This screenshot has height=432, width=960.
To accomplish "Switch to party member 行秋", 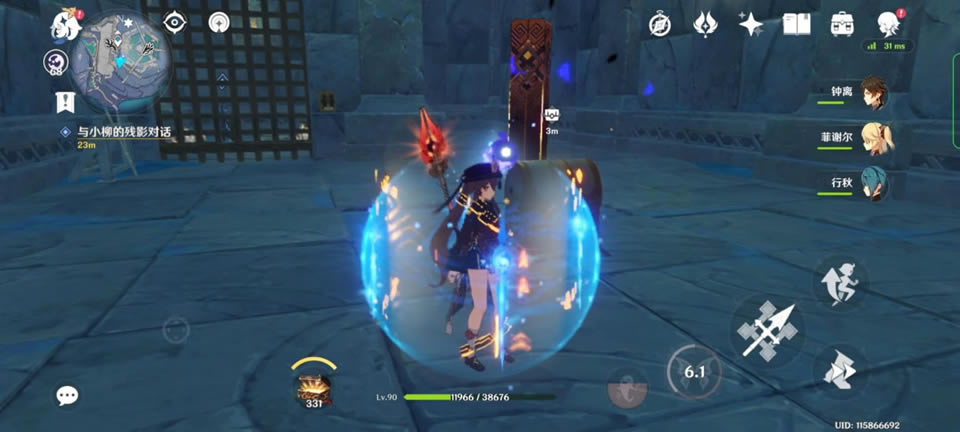I will tap(874, 184).
